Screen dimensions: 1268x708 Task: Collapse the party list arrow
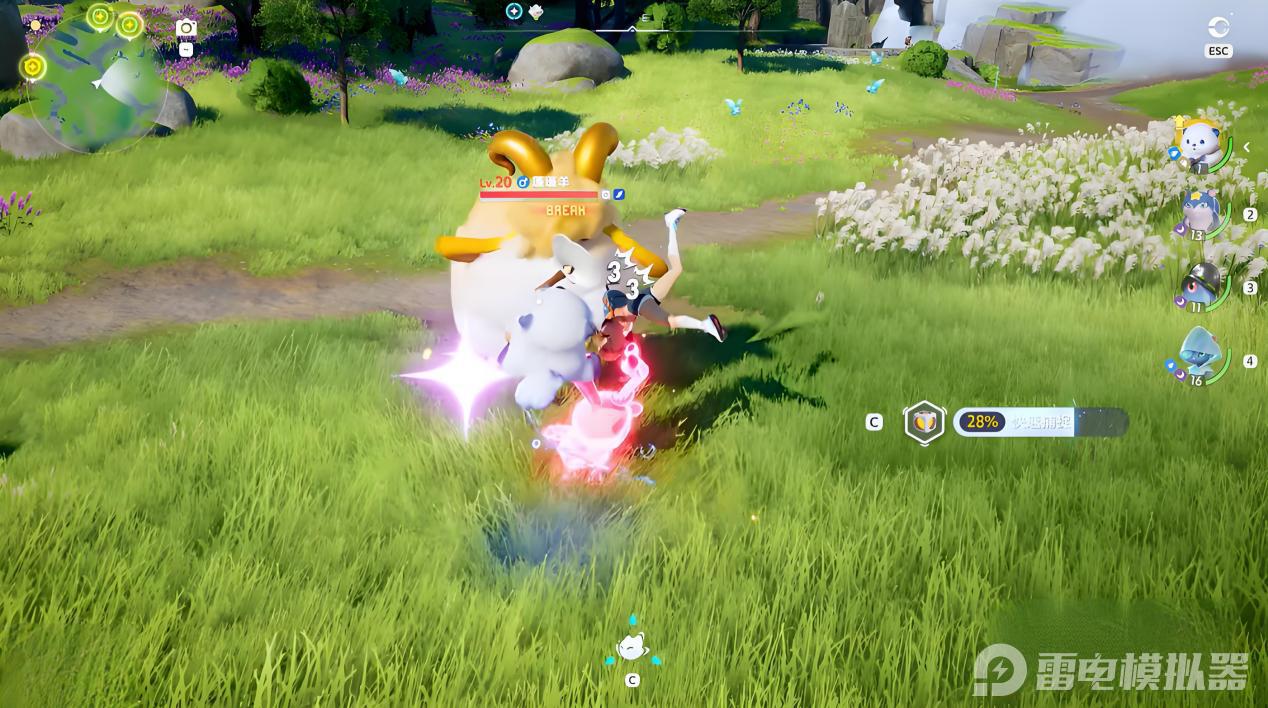pyautogui.click(x=1247, y=147)
